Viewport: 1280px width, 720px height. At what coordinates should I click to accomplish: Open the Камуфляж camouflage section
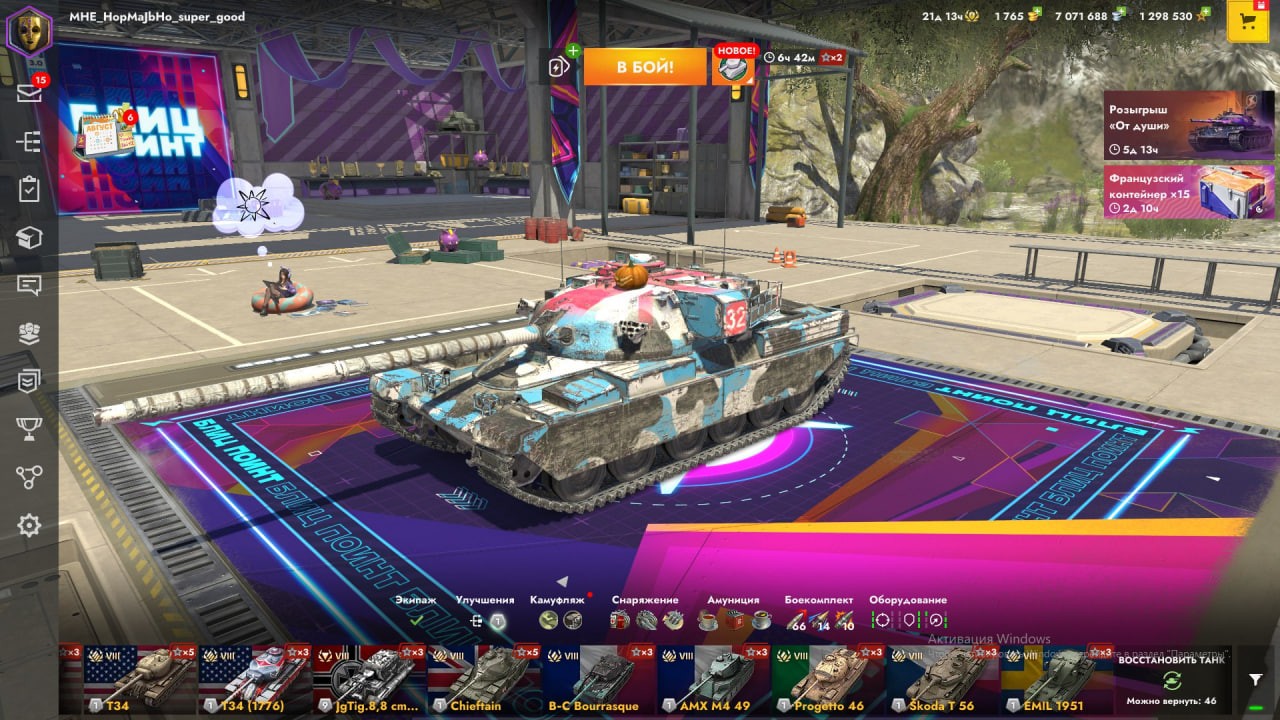pos(560,611)
